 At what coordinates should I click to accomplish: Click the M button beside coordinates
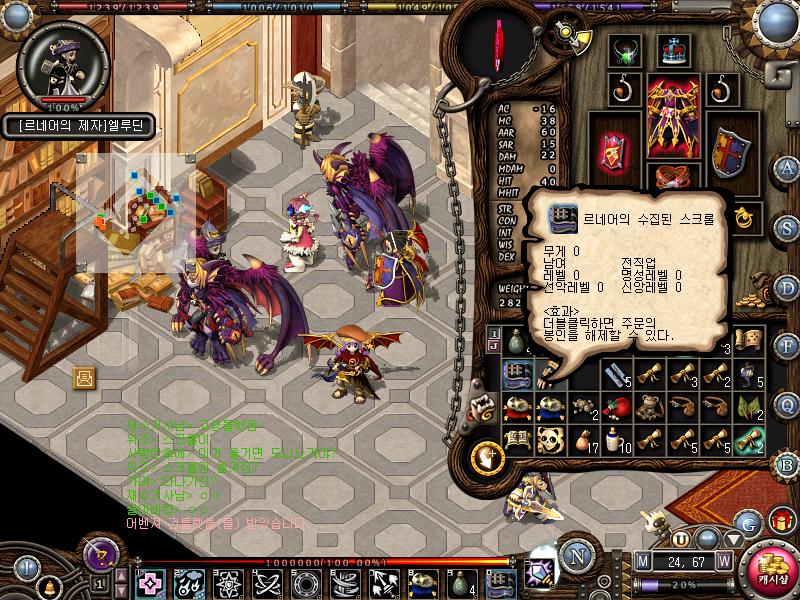click(642, 561)
